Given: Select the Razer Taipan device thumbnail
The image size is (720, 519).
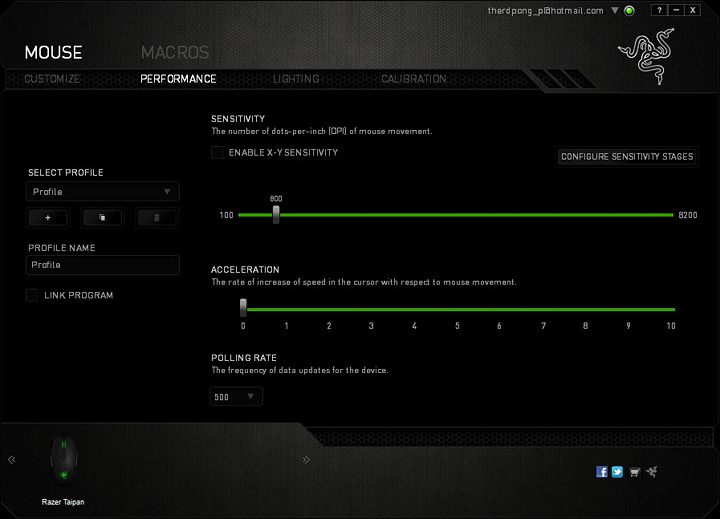Looking at the screenshot, I should 64,460.
